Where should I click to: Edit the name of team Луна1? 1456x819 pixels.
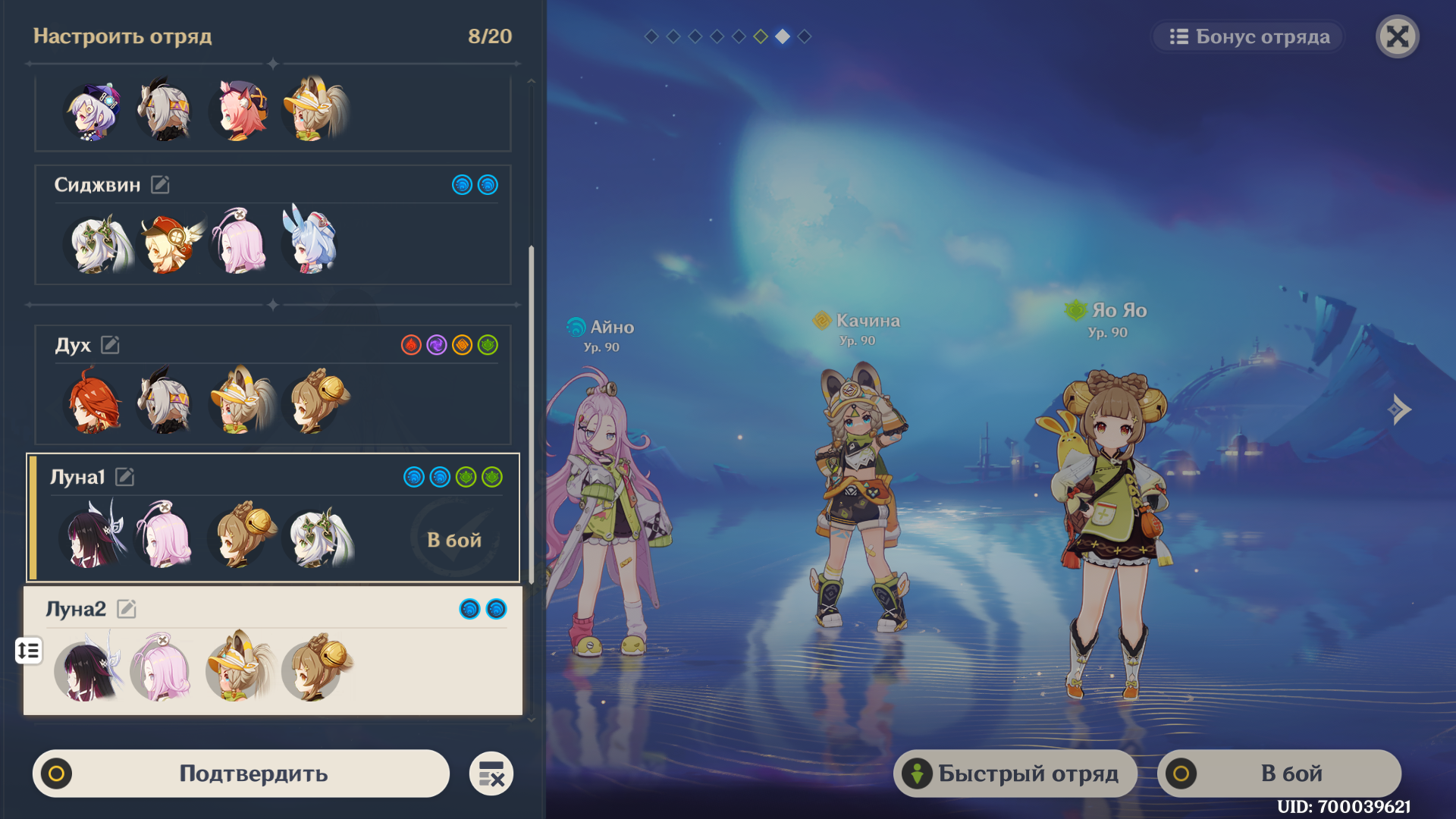pyautogui.click(x=125, y=477)
